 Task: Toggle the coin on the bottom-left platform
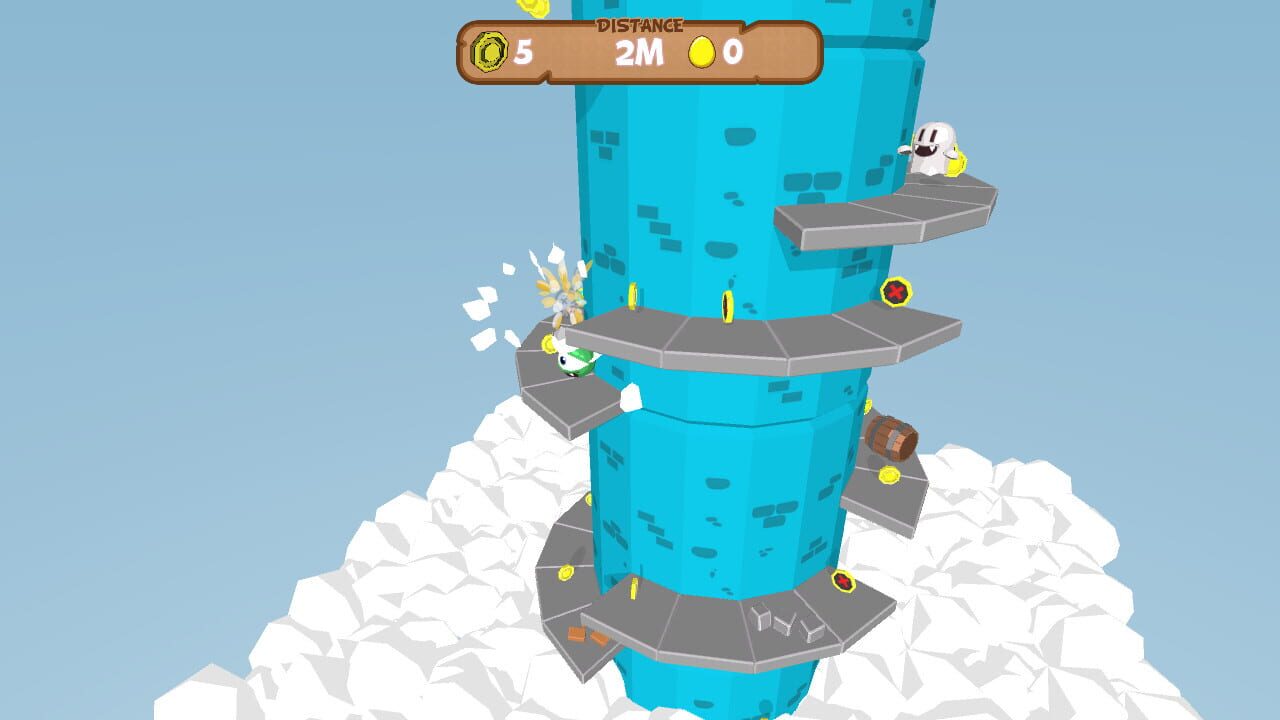[566, 572]
